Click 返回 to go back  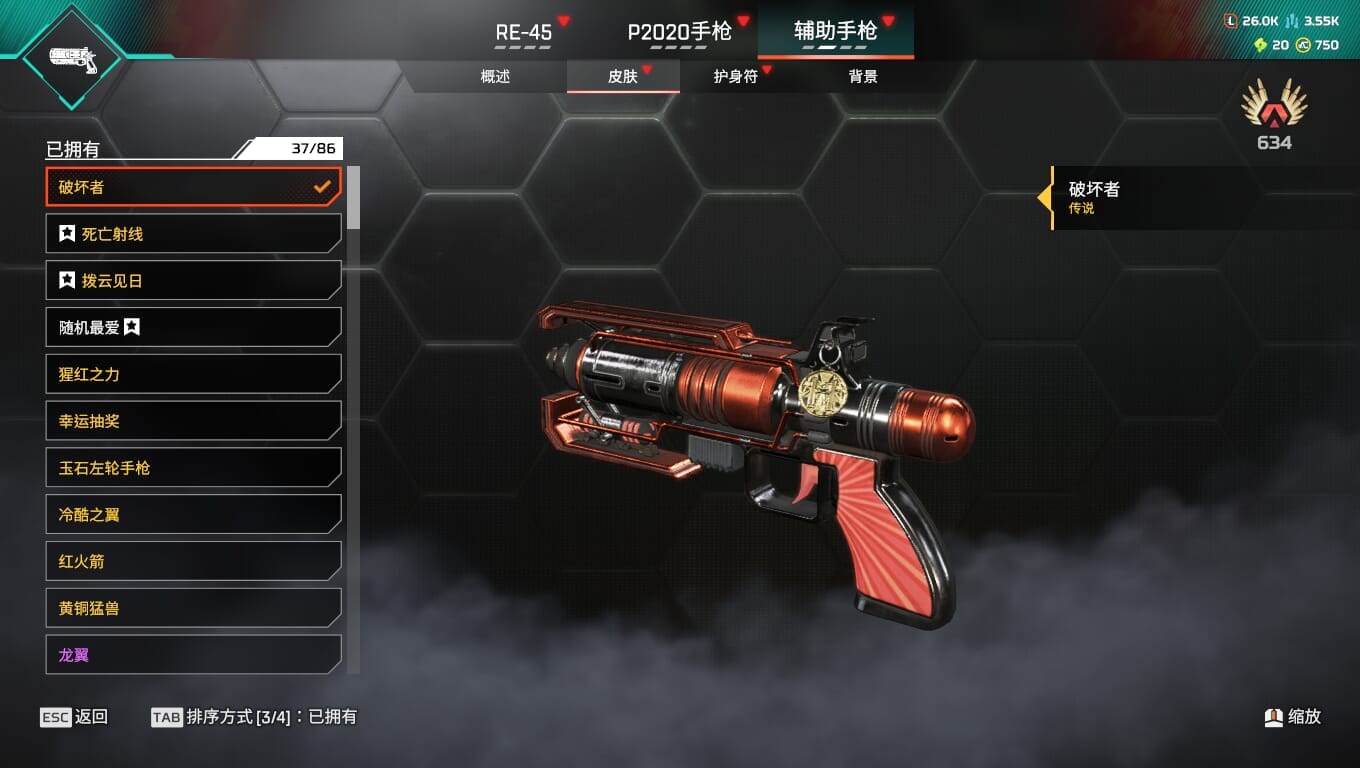(x=74, y=717)
